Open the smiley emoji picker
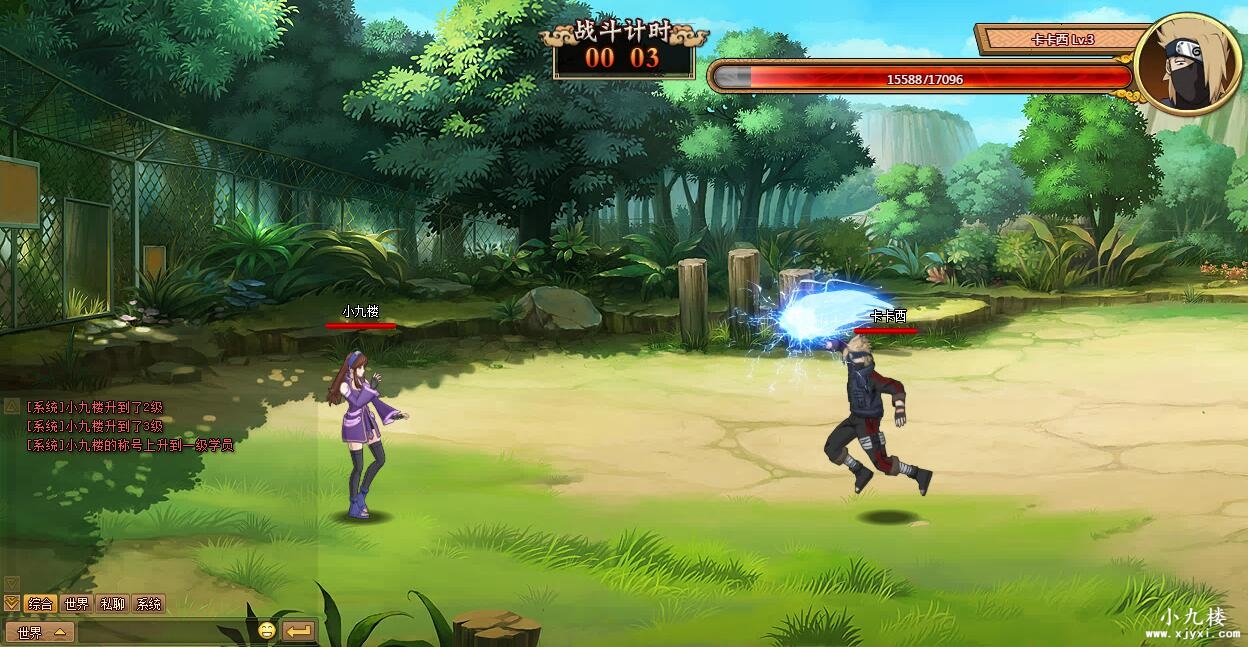The width and height of the screenshot is (1248, 647). [x=266, y=631]
